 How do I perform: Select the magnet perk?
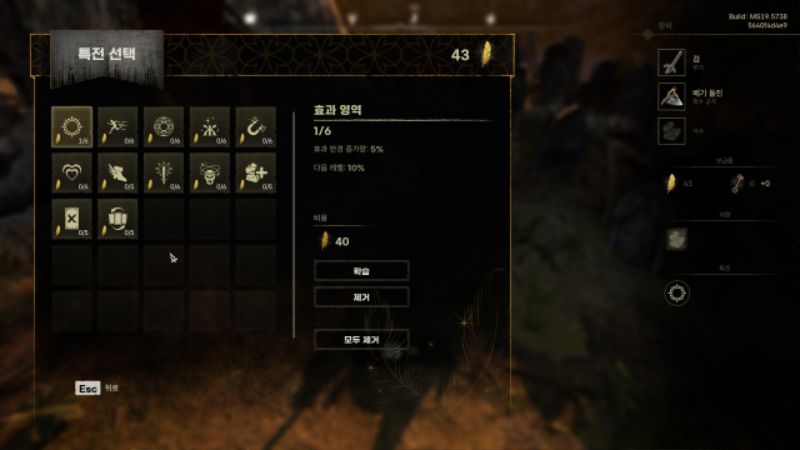[256, 126]
